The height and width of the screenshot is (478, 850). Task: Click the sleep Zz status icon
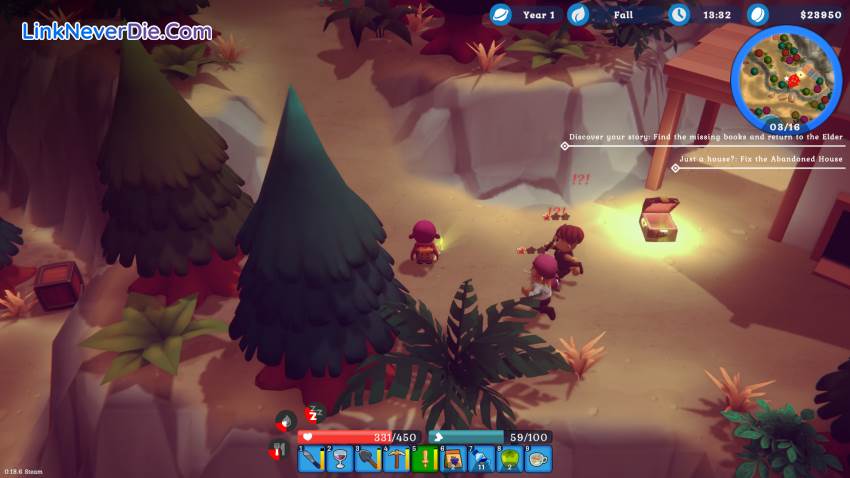tap(314, 414)
